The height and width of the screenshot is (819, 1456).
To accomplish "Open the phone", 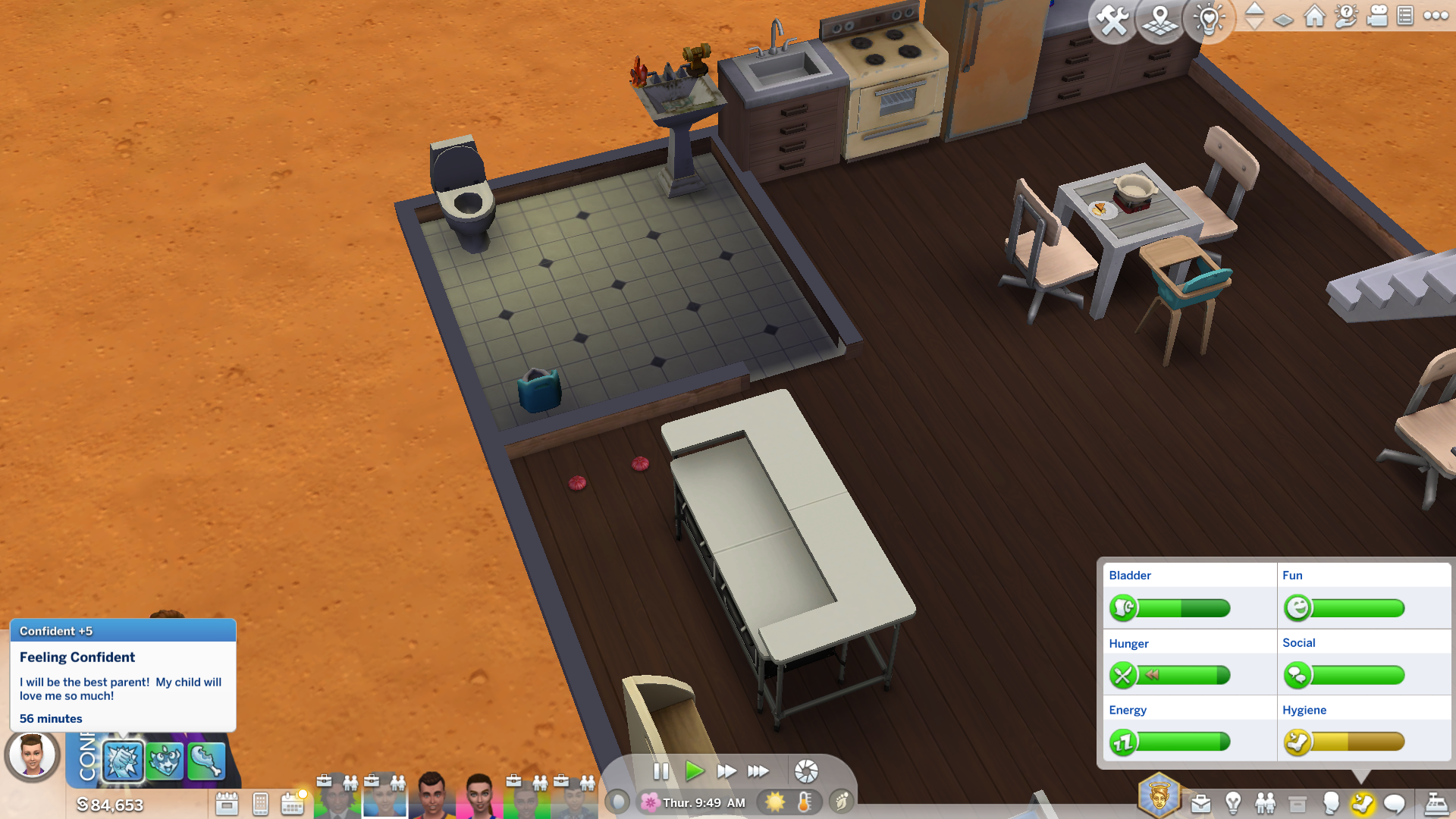I will click(260, 804).
